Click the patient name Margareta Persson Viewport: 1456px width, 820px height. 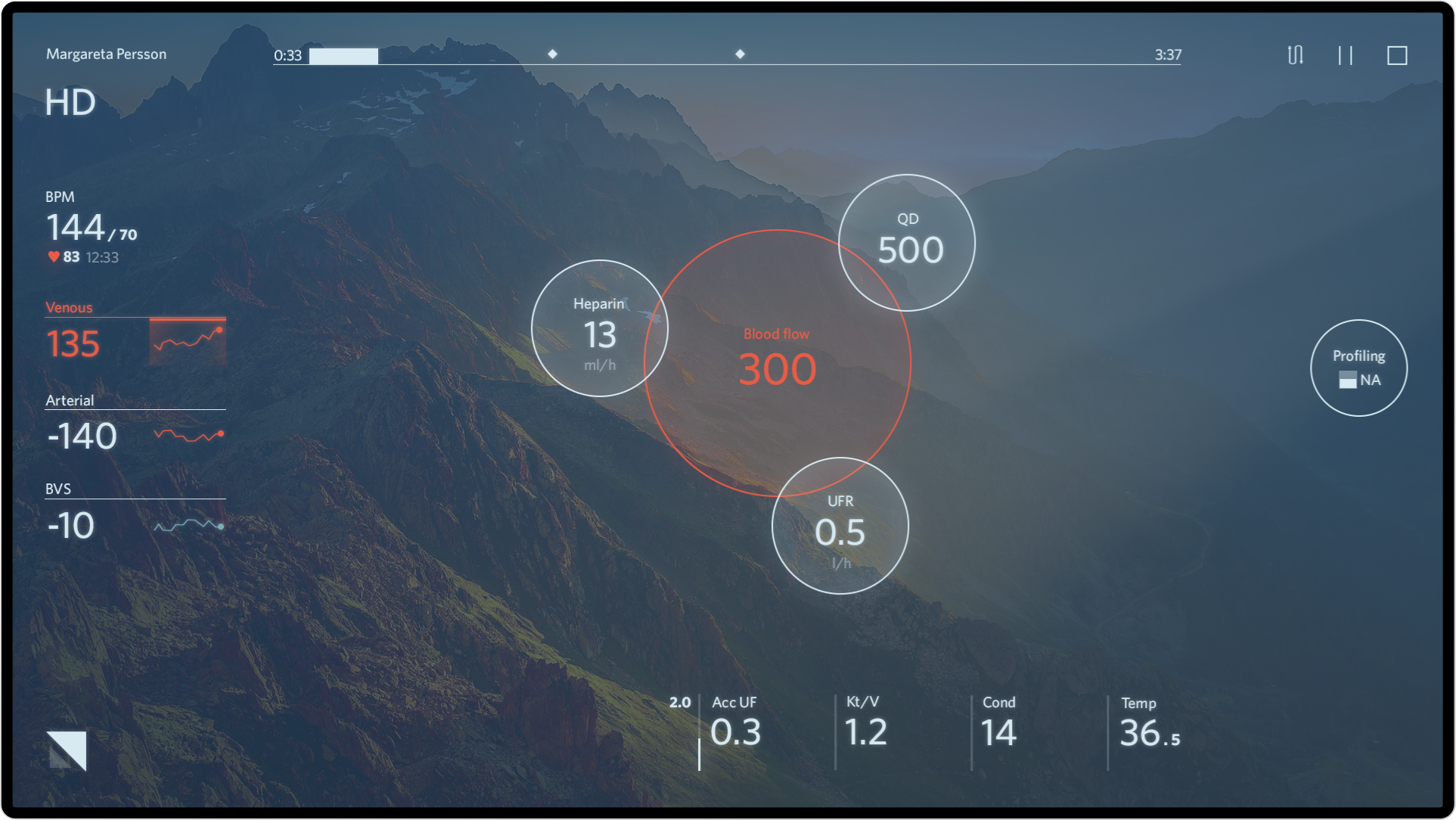coord(107,54)
